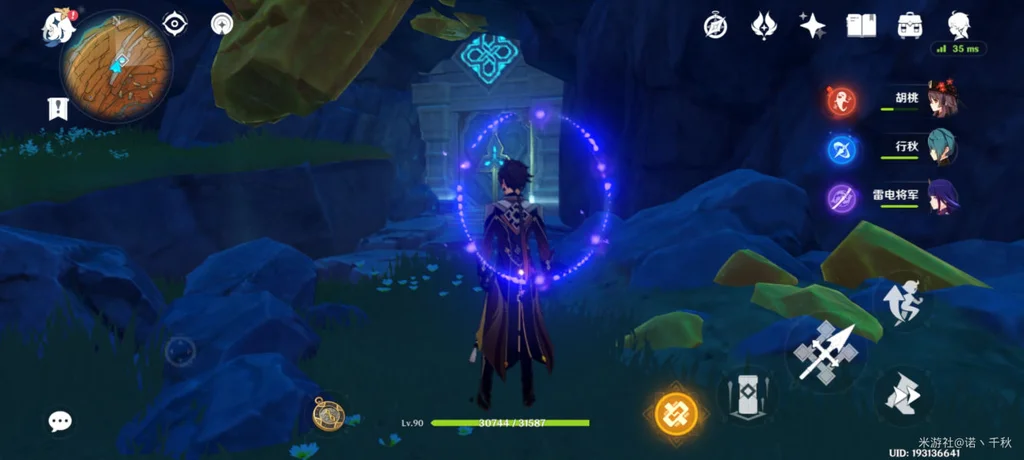This screenshot has height=460, width=1024.
Task: Open the character screen icon
Action: point(958,24)
